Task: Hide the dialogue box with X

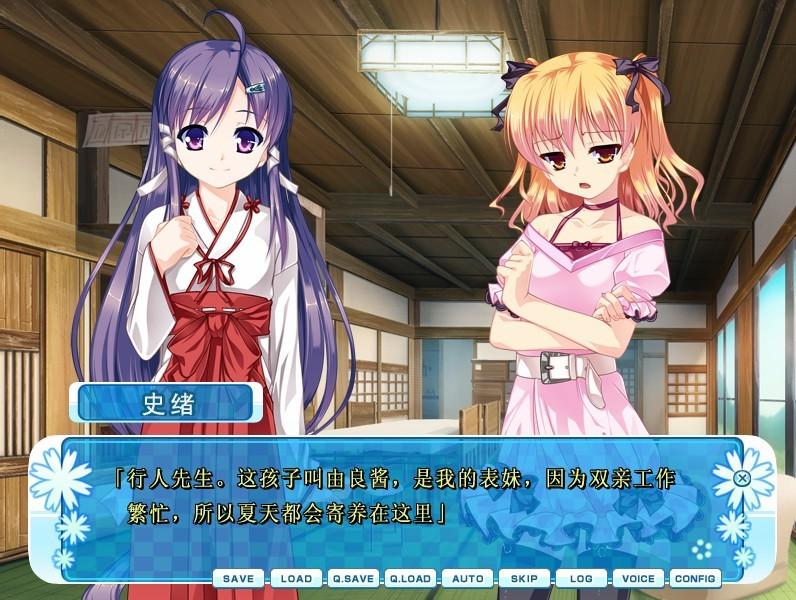Action: tap(742, 478)
